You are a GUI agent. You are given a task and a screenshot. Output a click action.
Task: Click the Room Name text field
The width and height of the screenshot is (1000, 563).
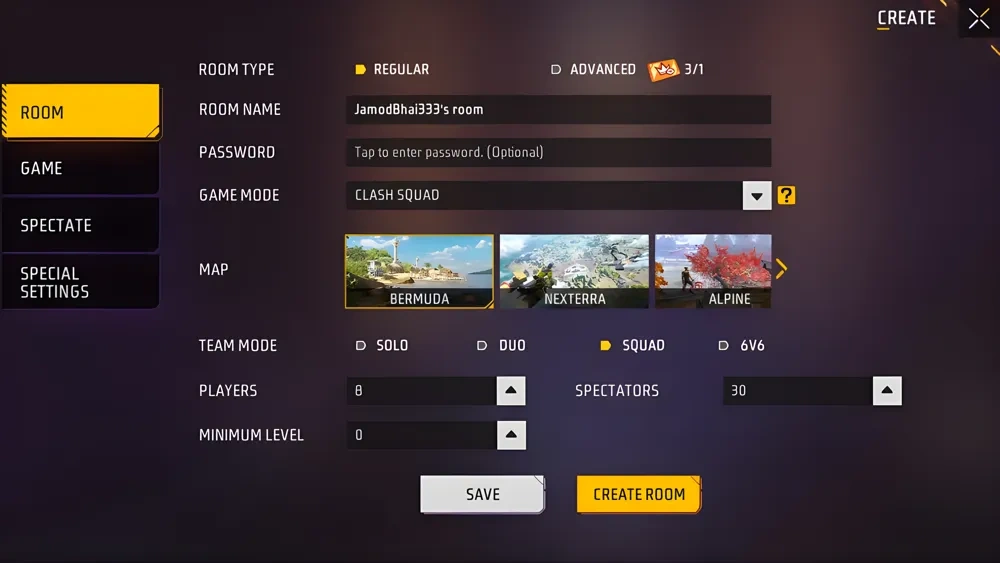pyautogui.click(x=558, y=109)
